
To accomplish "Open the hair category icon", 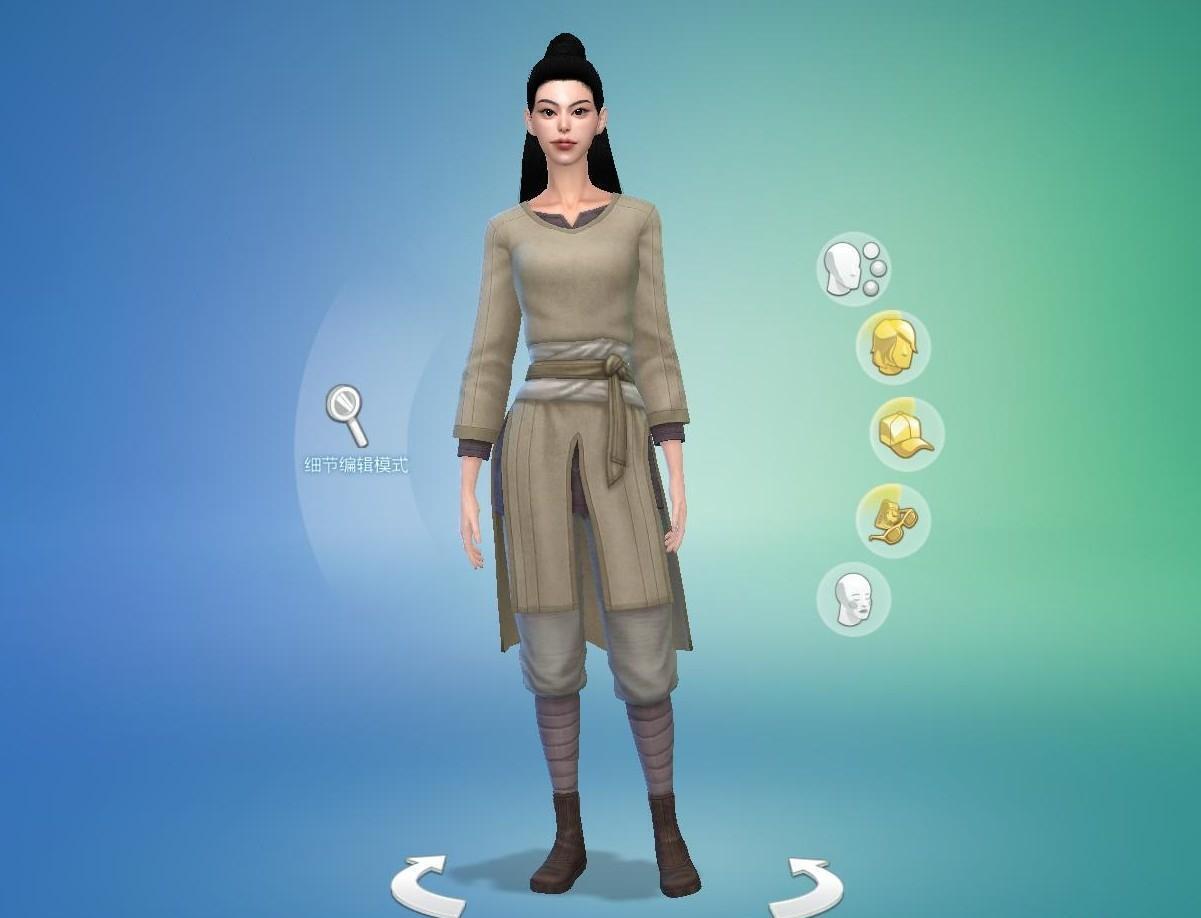I will pos(892,347).
